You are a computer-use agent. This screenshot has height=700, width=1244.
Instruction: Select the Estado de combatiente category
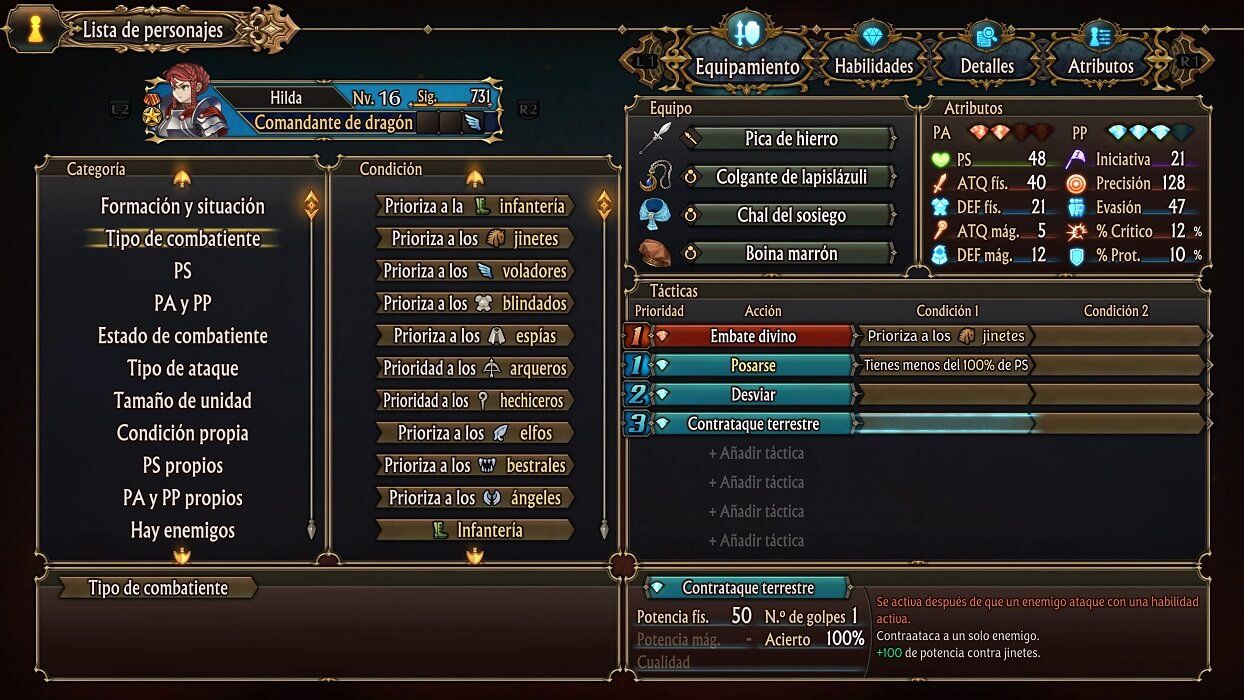tap(183, 336)
